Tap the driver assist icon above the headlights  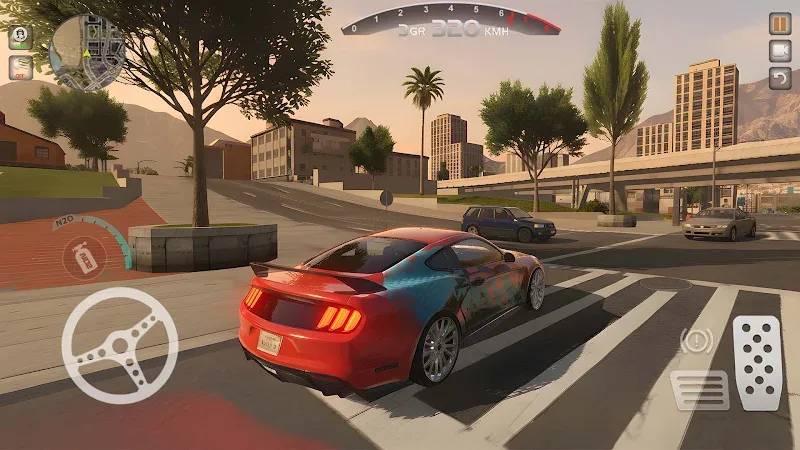point(19,36)
